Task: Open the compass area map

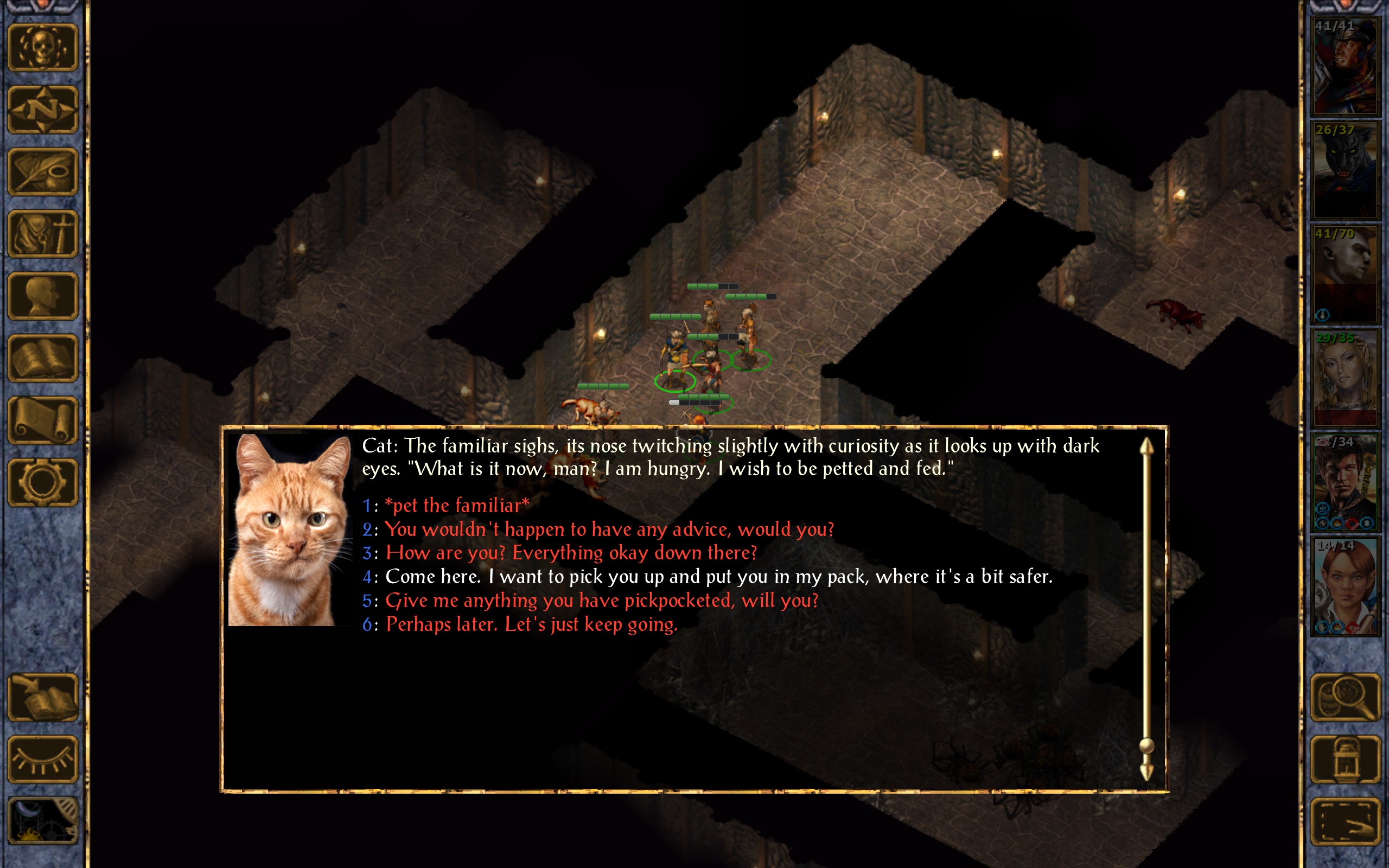Action: click(x=42, y=110)
